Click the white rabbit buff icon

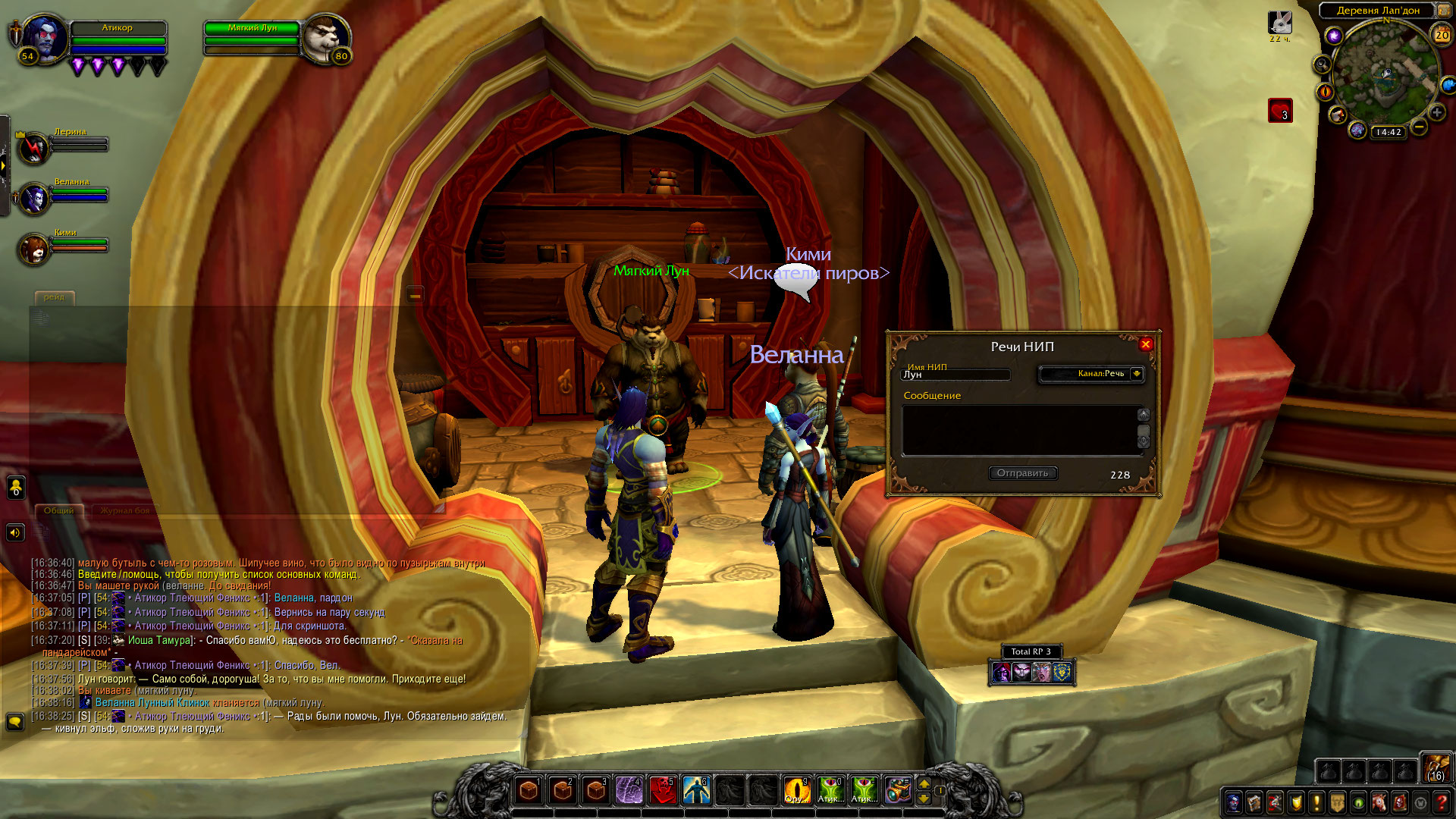point(1280,23)
